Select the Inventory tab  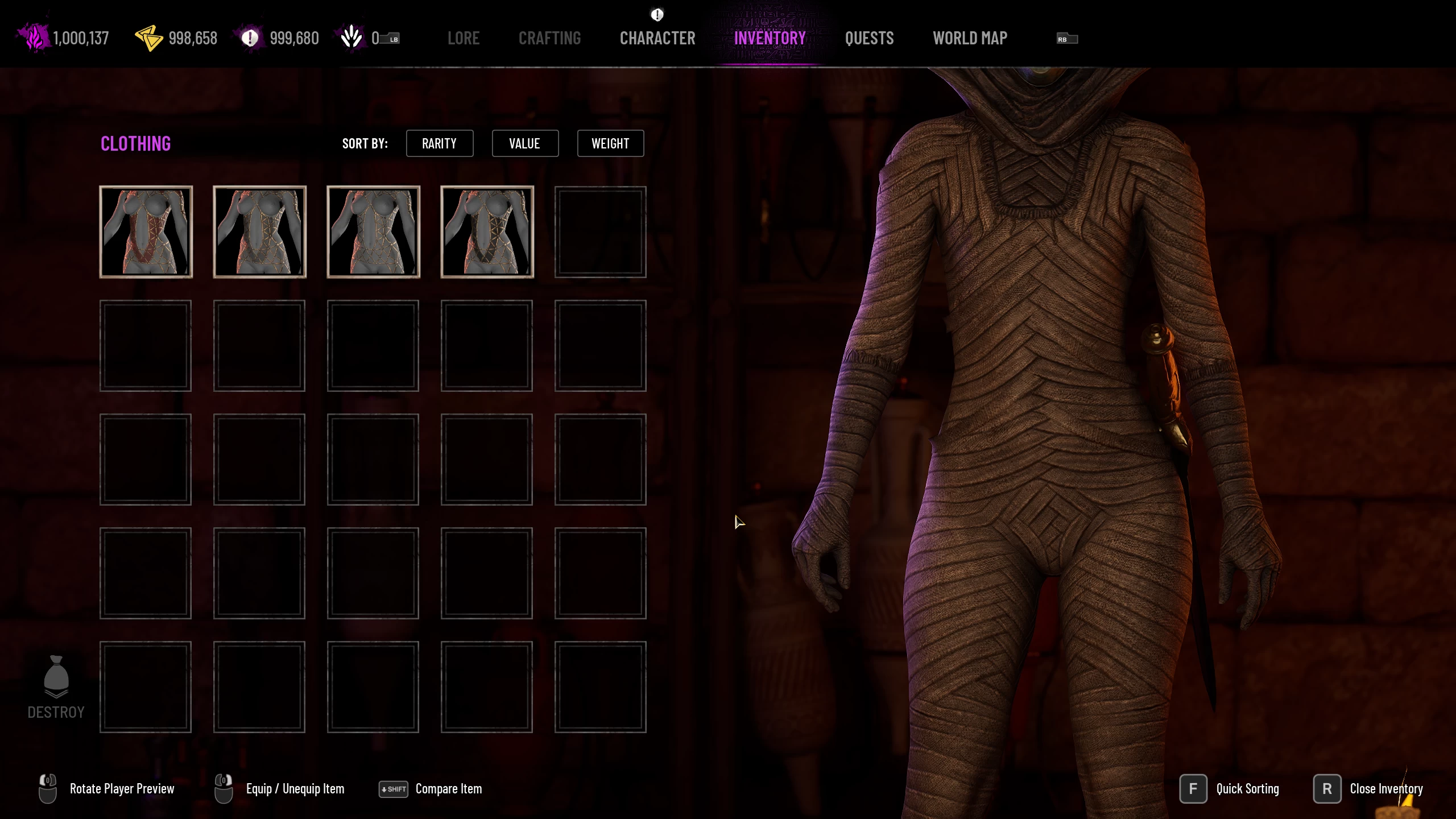point(770,38)
